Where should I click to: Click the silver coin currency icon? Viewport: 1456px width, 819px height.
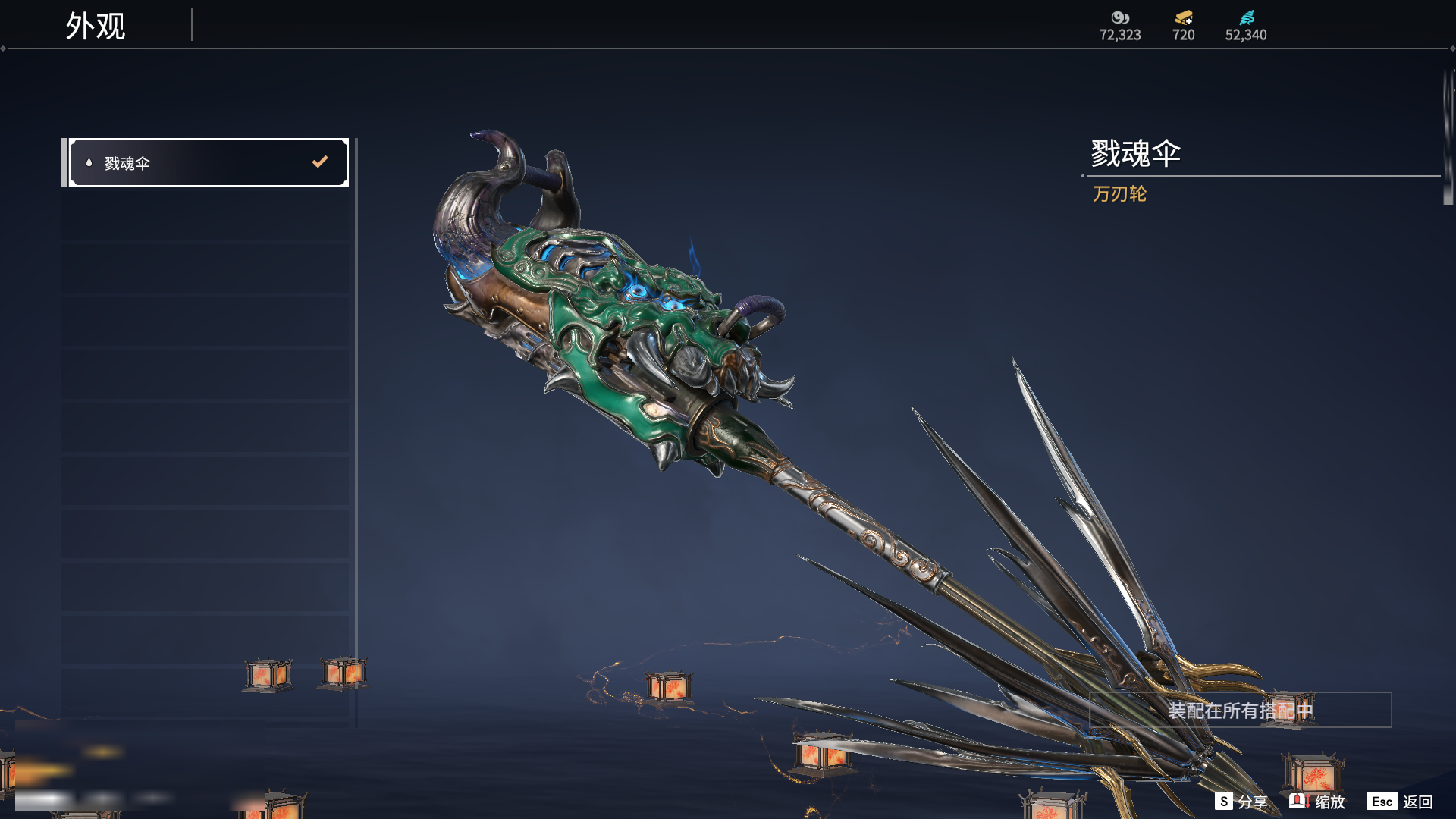pyautogui.click(x=1120, y=17)
